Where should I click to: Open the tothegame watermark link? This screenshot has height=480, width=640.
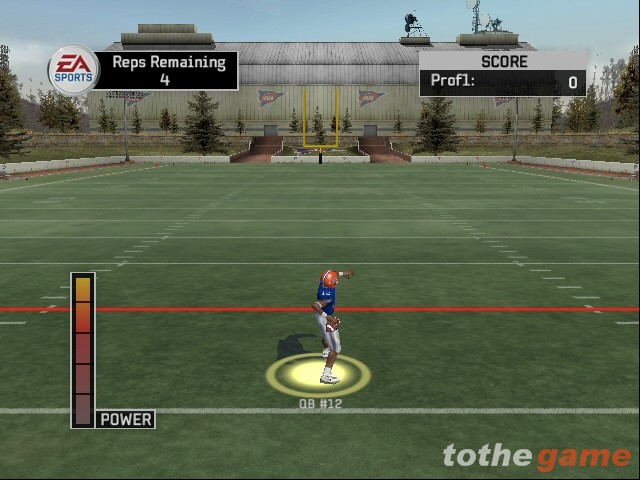click(537, 456)
